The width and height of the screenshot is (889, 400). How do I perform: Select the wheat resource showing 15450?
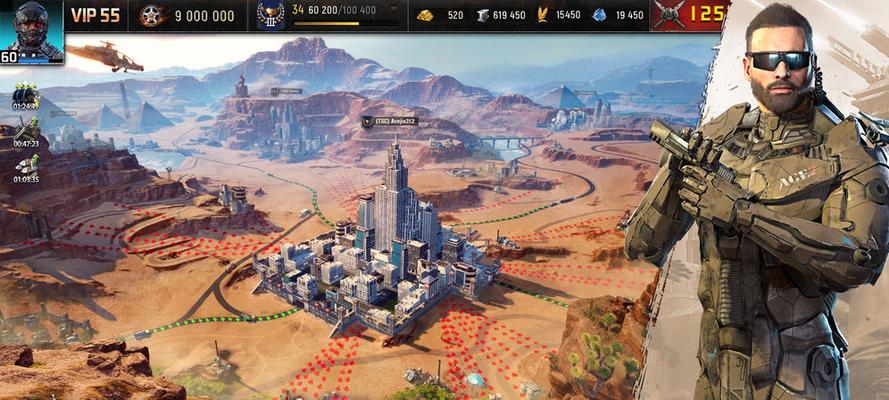543,16
